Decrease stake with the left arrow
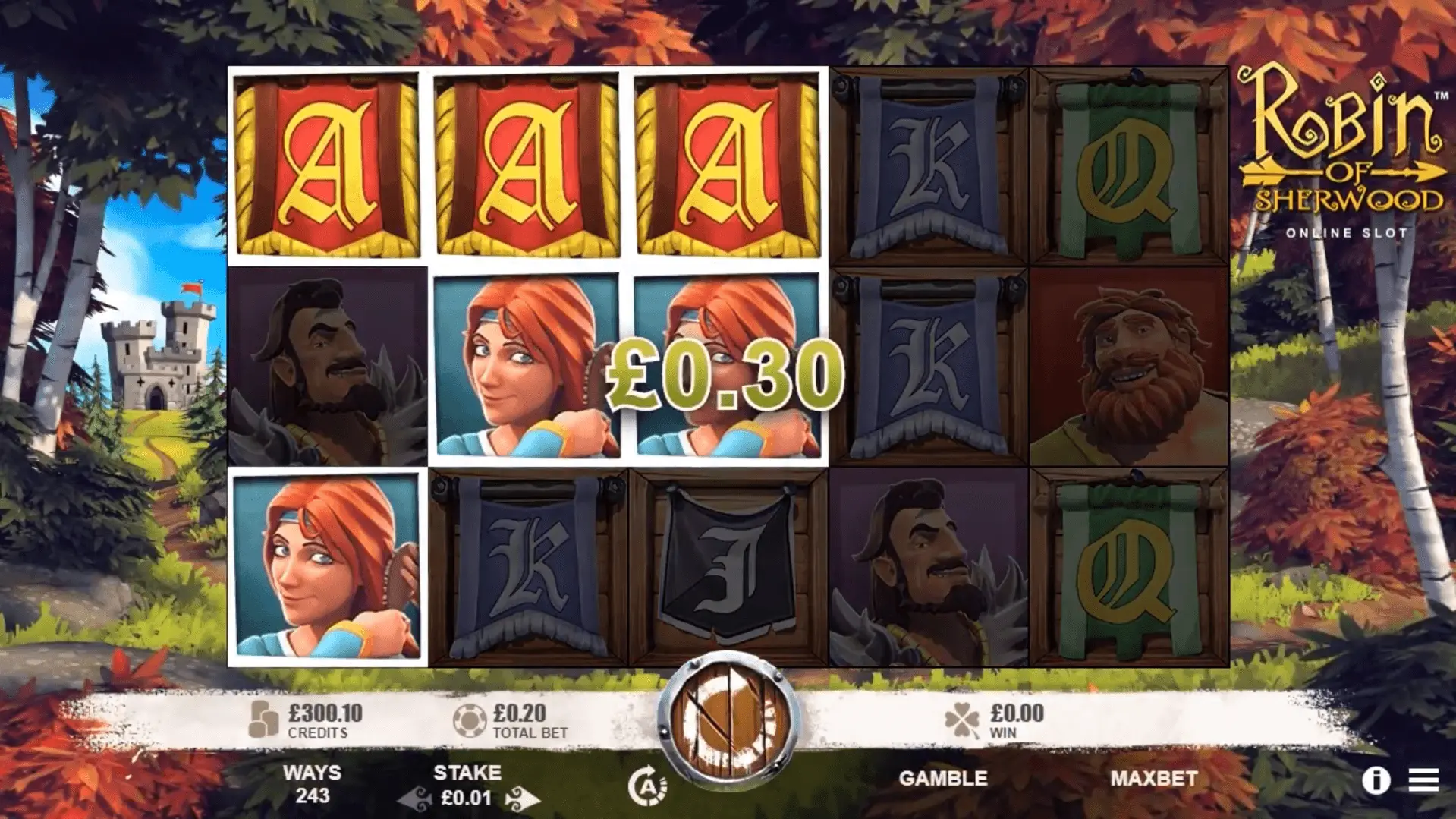The height and width of the screenshot is (819, 1456). click(x=414, y=799)
